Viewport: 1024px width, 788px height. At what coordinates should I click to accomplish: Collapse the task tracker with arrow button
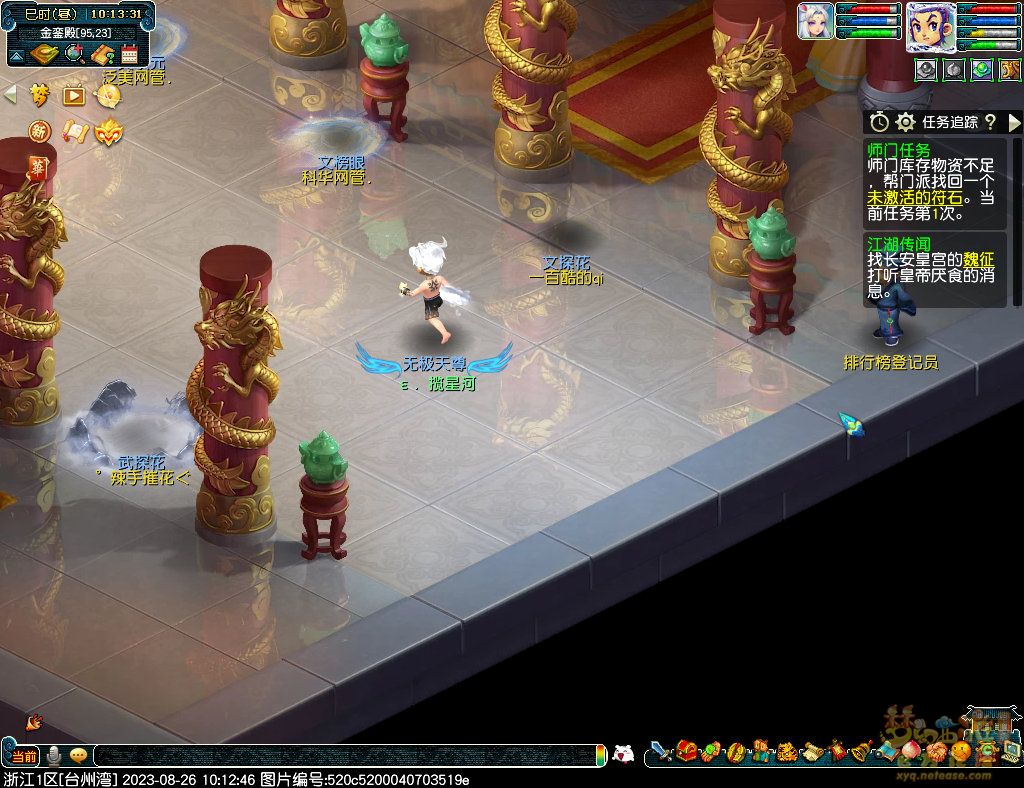click(x=1014, y=122)
